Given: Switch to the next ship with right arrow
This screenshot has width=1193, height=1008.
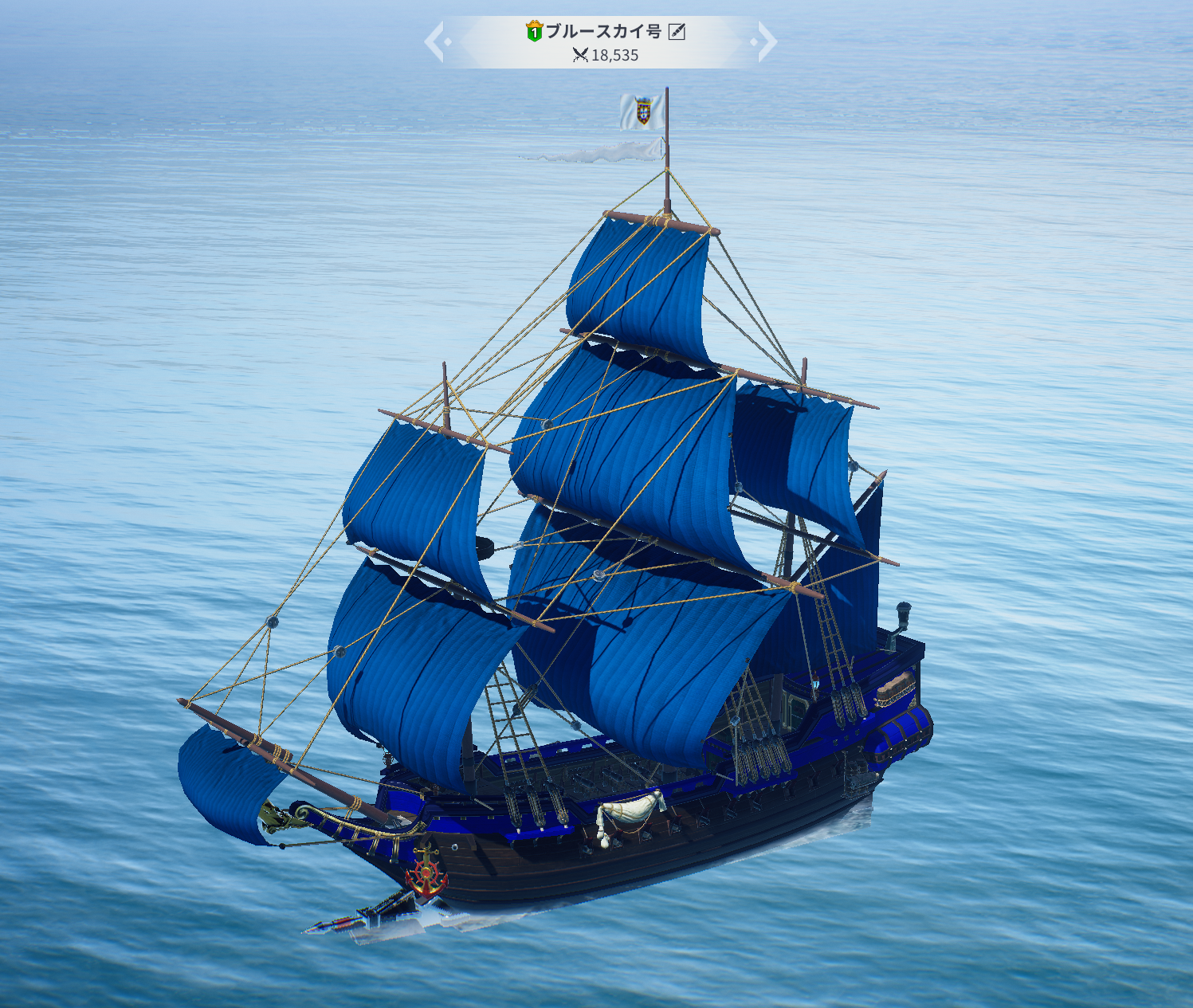Looking at the screenshot, I should pyautogui.click(x=766, y=41).
